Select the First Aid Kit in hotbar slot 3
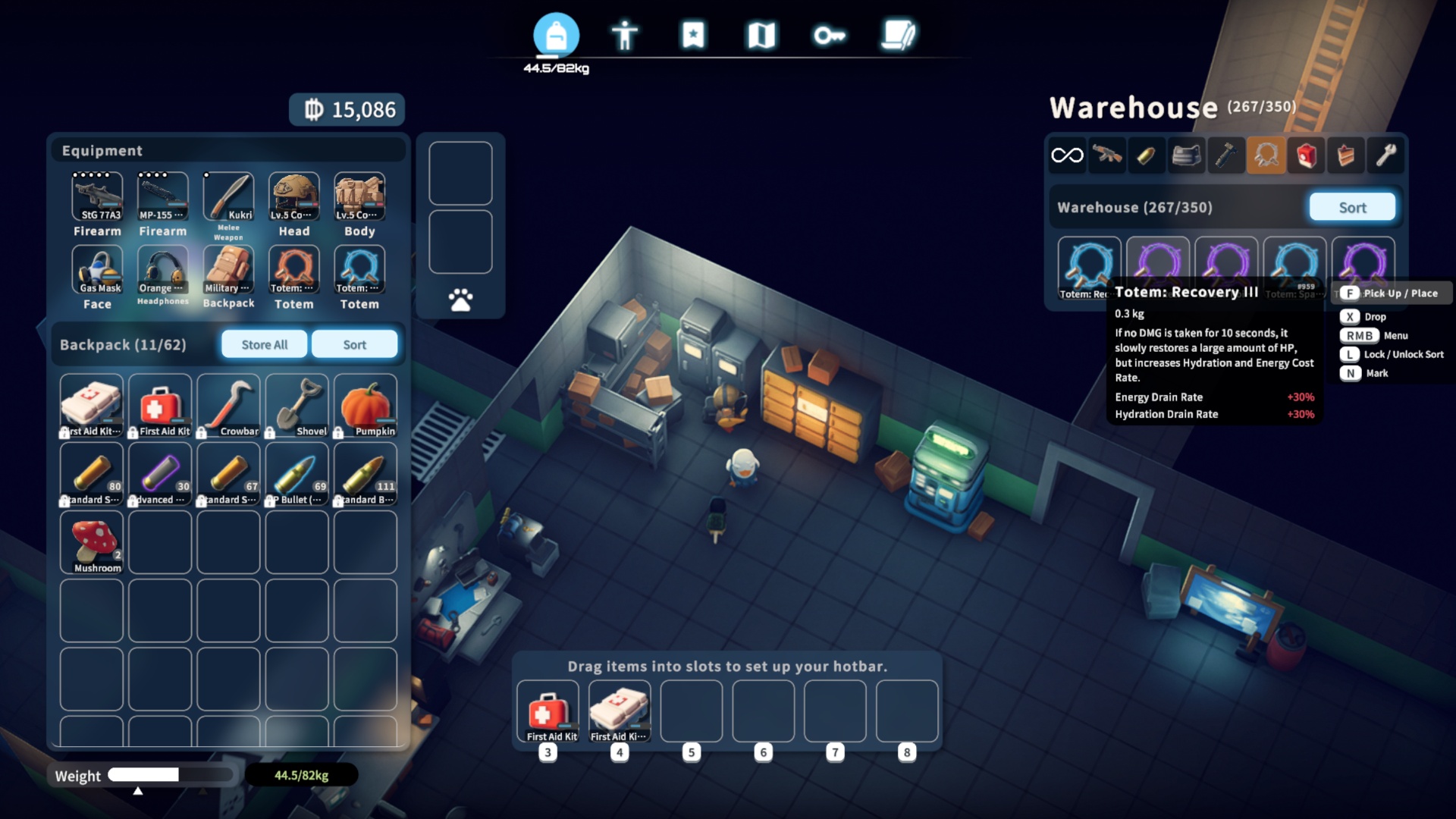 tap(548, 711)
